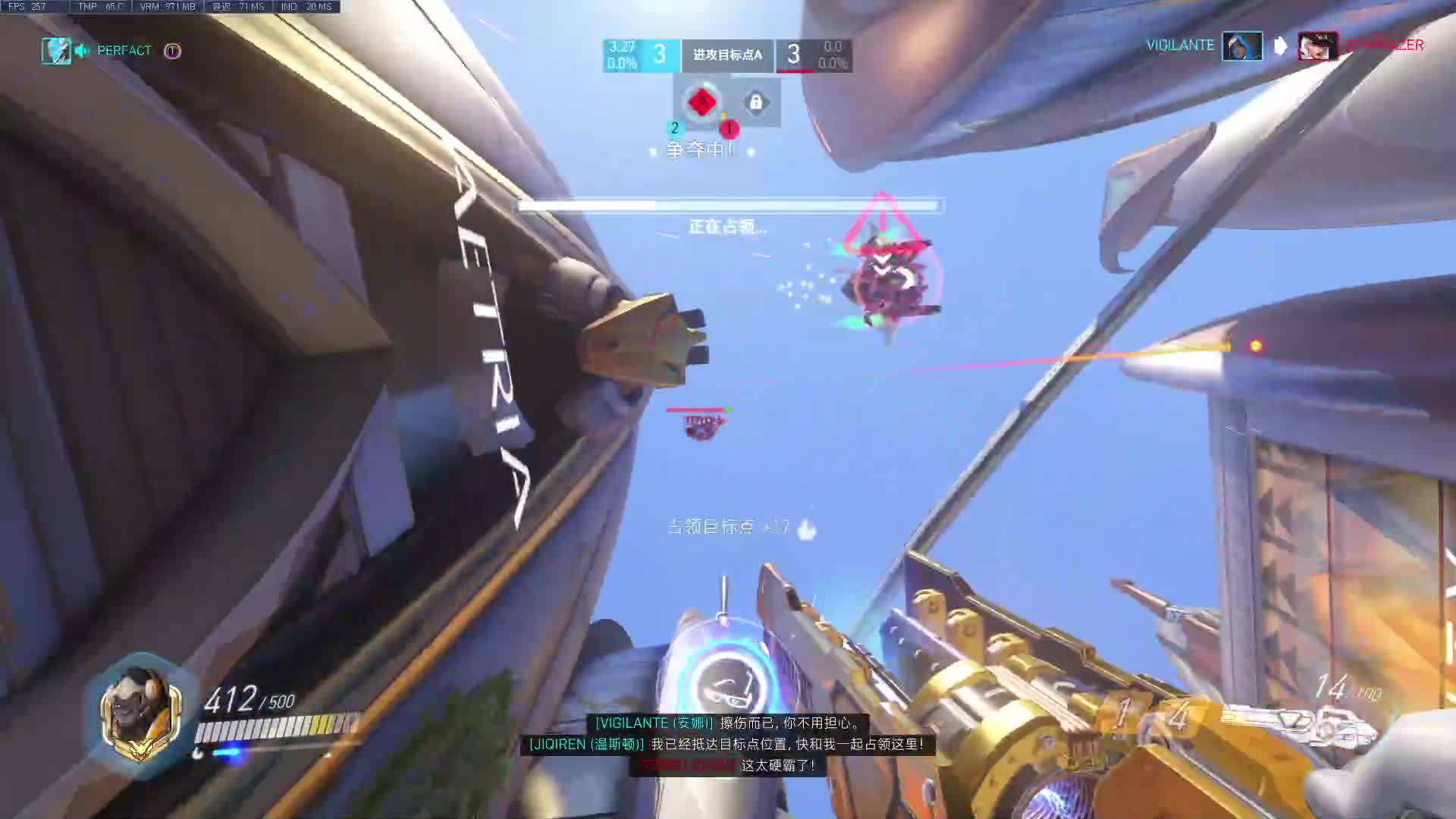Select the purple round badge next to PERFECT
Image resolution: width=1456 pixels, height=819 pixels.
(x=172, y=51)
